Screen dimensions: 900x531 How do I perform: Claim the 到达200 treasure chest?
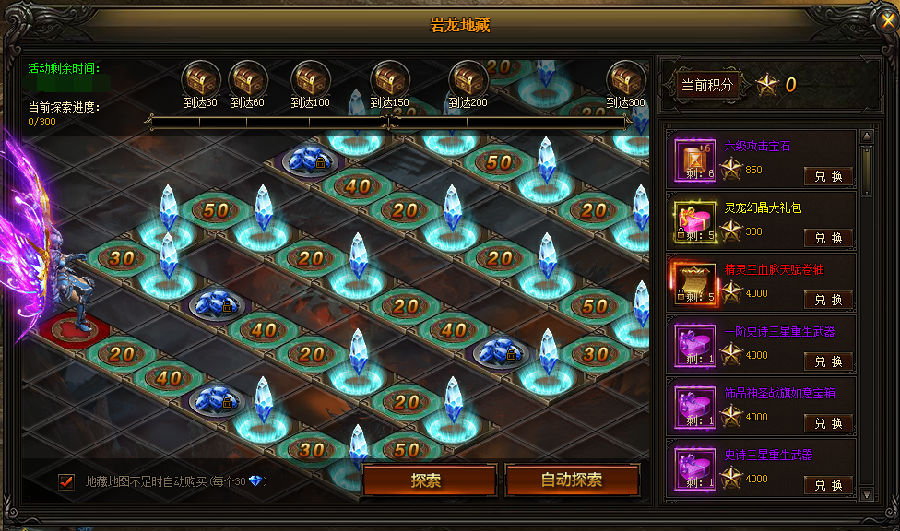[466, 78]
